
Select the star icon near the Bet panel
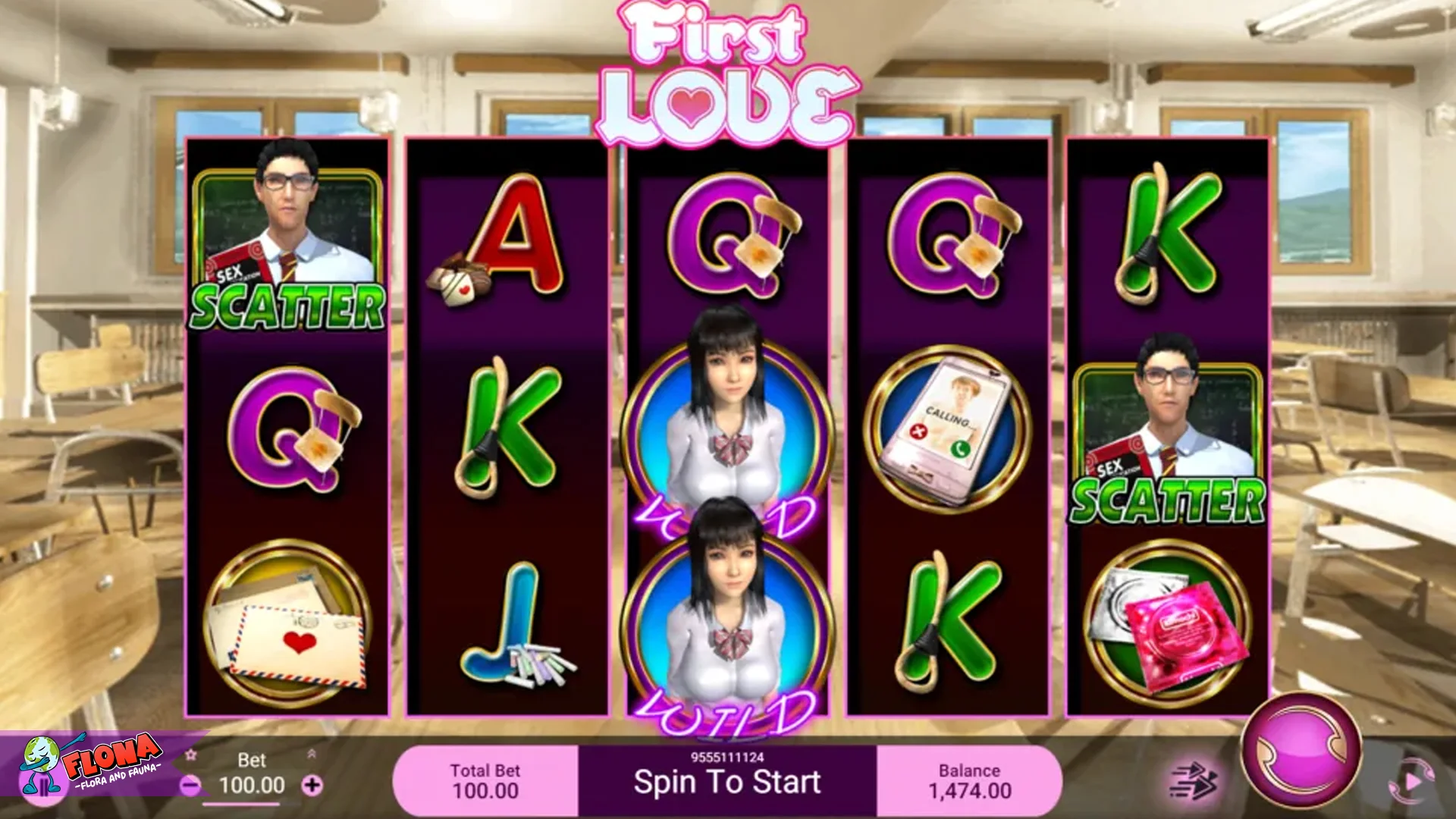pyautogui.click(x=190, y=754)
